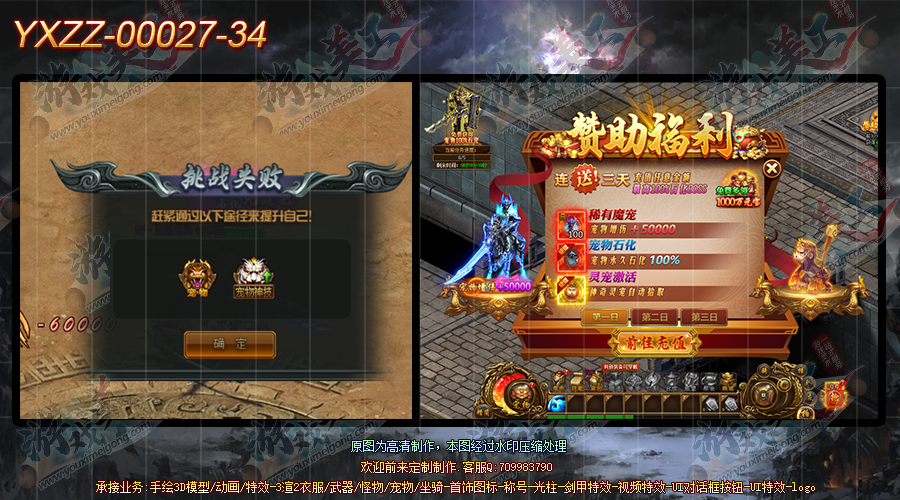Switch to the 第一日 tab
Screen dimensions: 900x500
(606, 317)
